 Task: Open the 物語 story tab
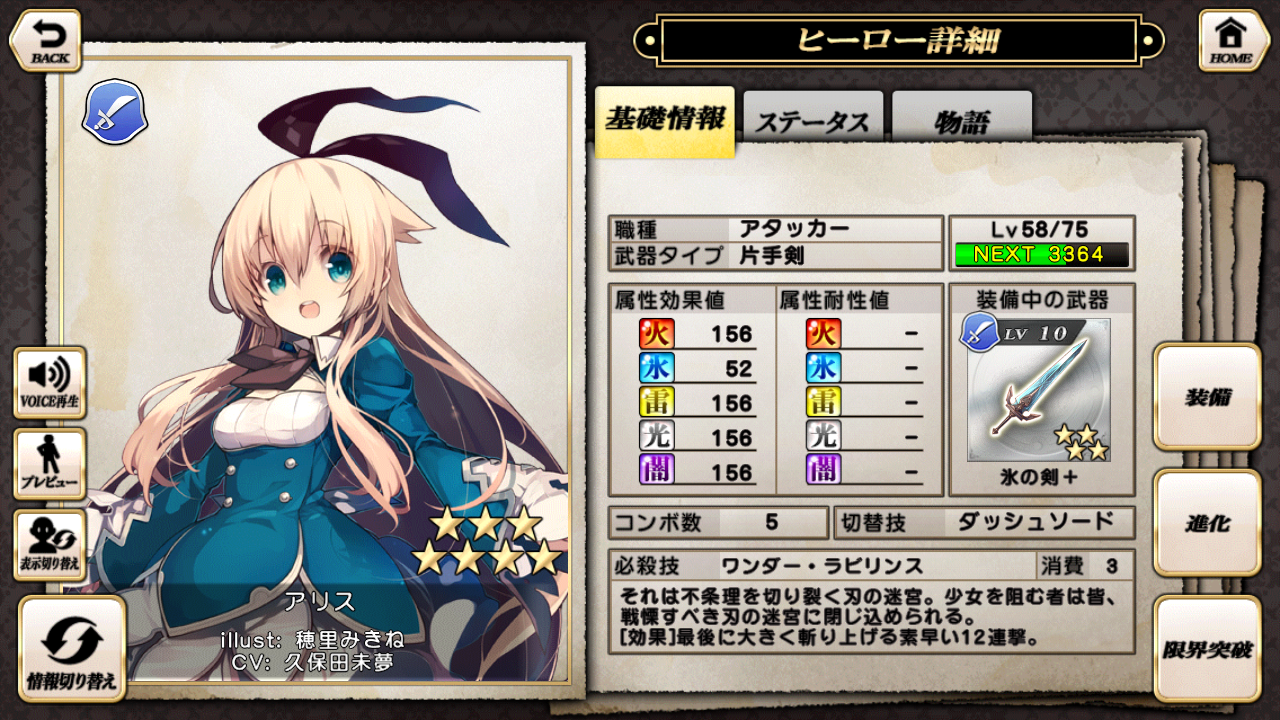tap(961, 122)
